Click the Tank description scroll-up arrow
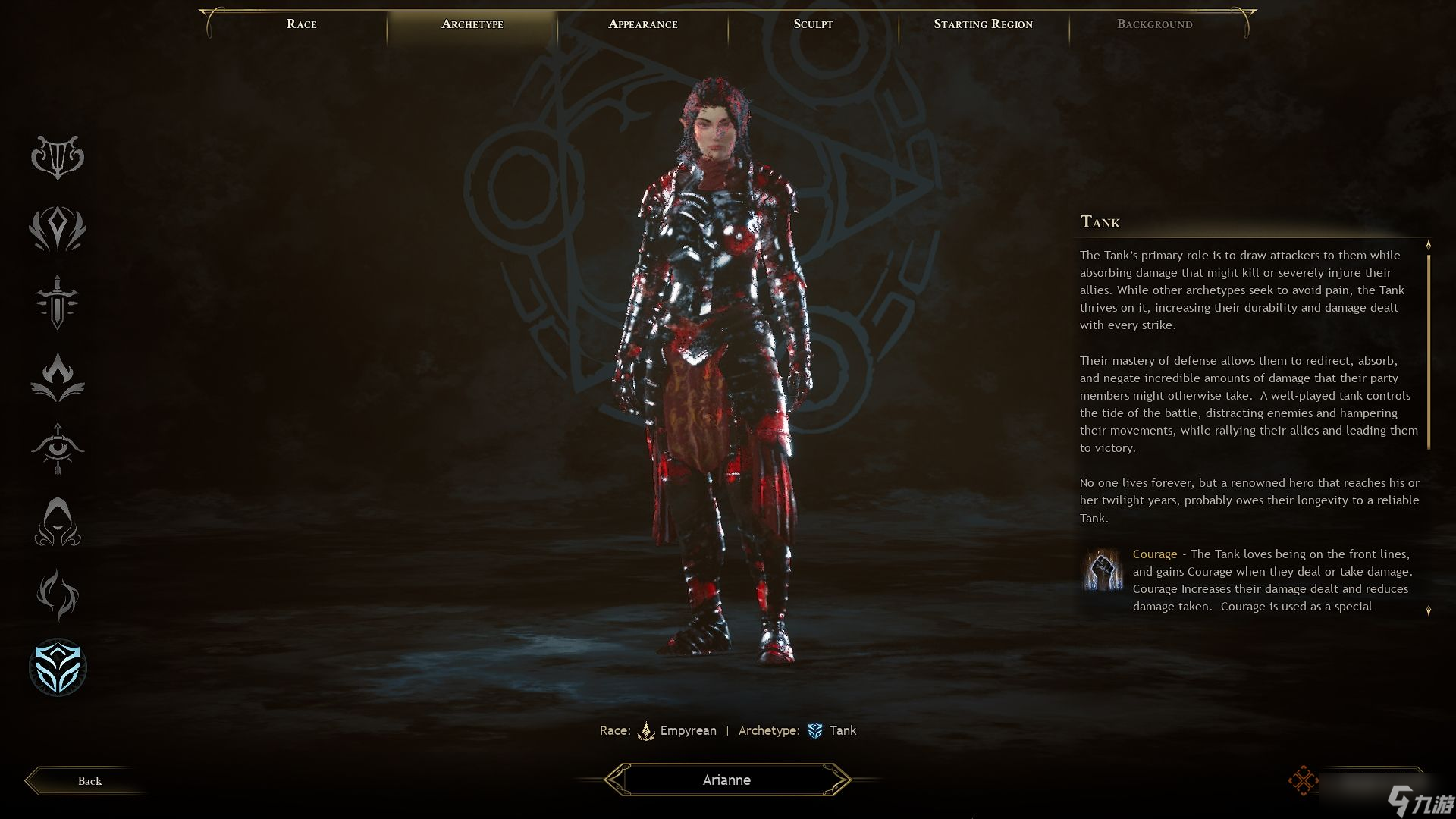 (x=1429, y=245)
